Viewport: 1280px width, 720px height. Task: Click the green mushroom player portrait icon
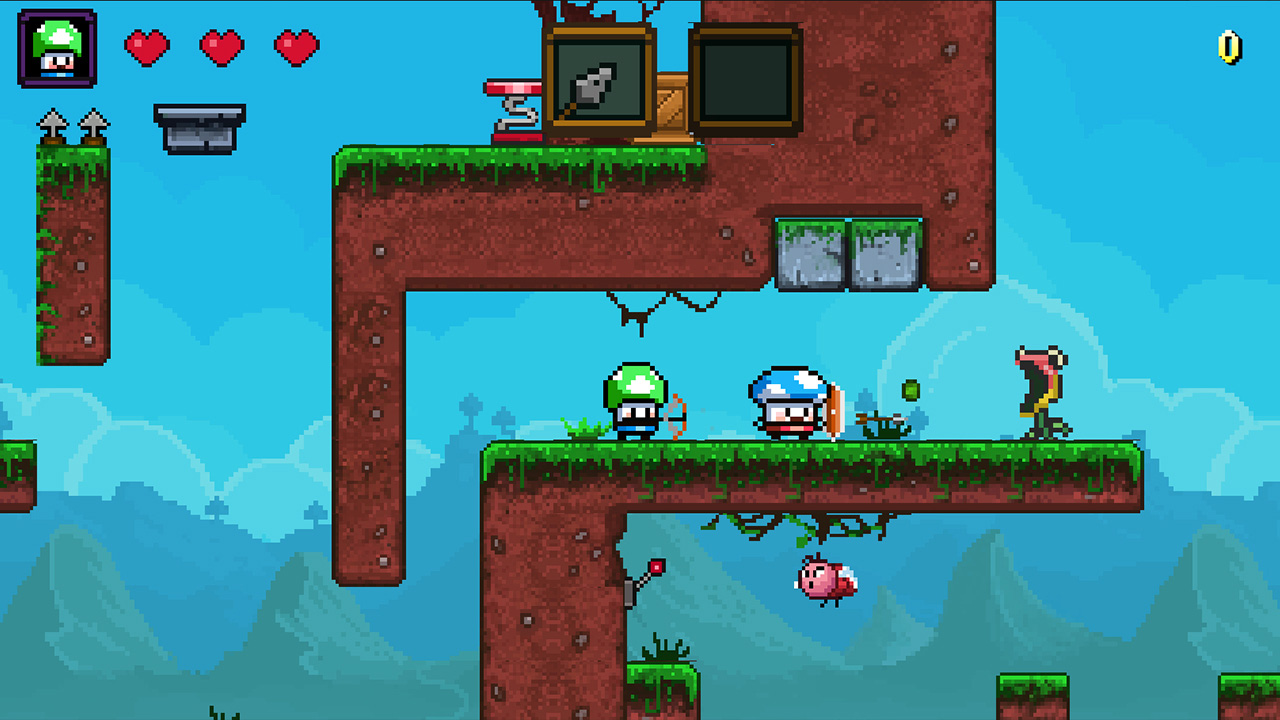coord(55,48)
